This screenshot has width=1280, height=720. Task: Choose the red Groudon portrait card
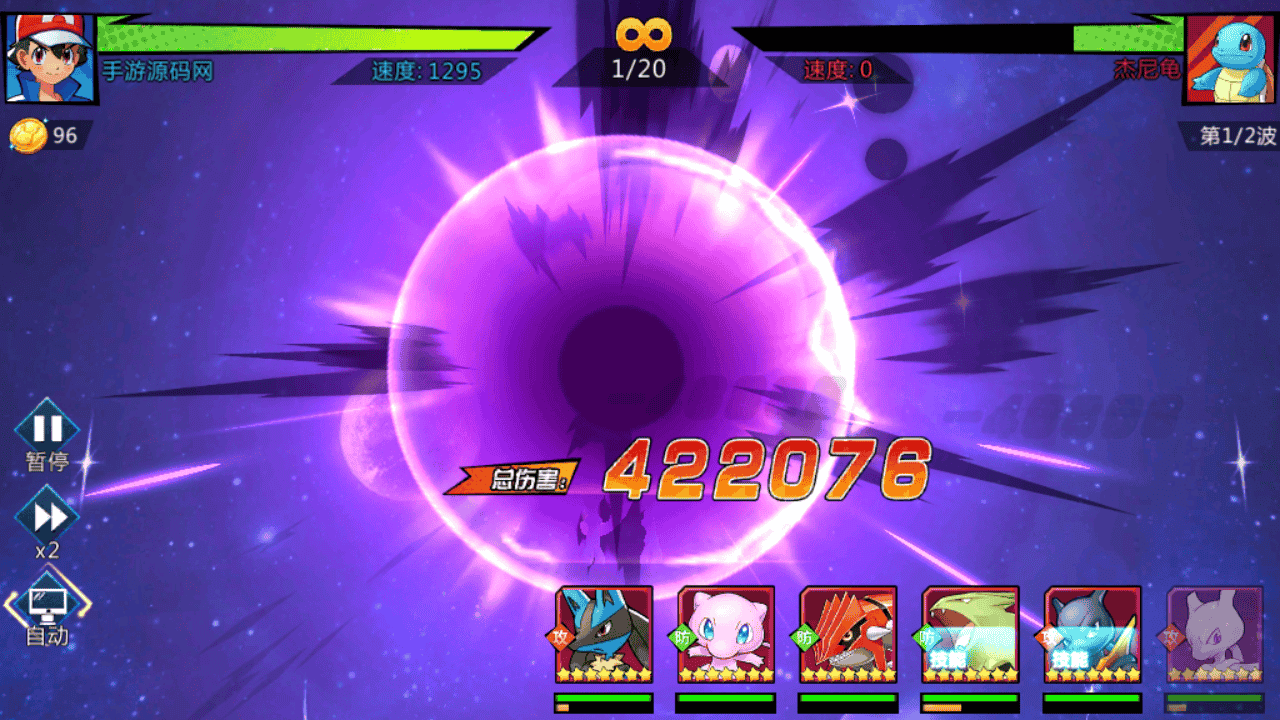848,634
